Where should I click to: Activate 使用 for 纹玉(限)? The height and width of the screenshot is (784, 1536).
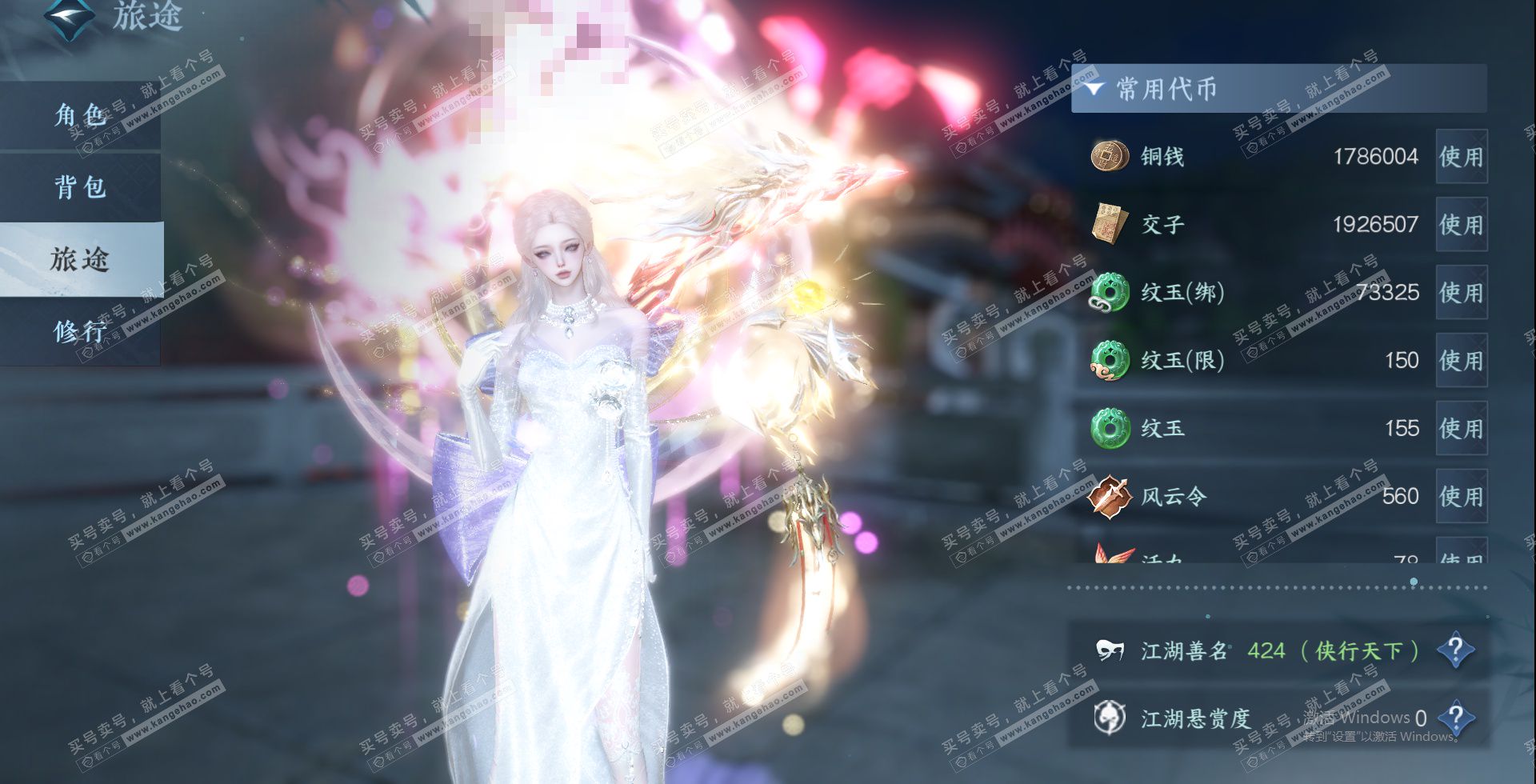(x=1461, y=361)
